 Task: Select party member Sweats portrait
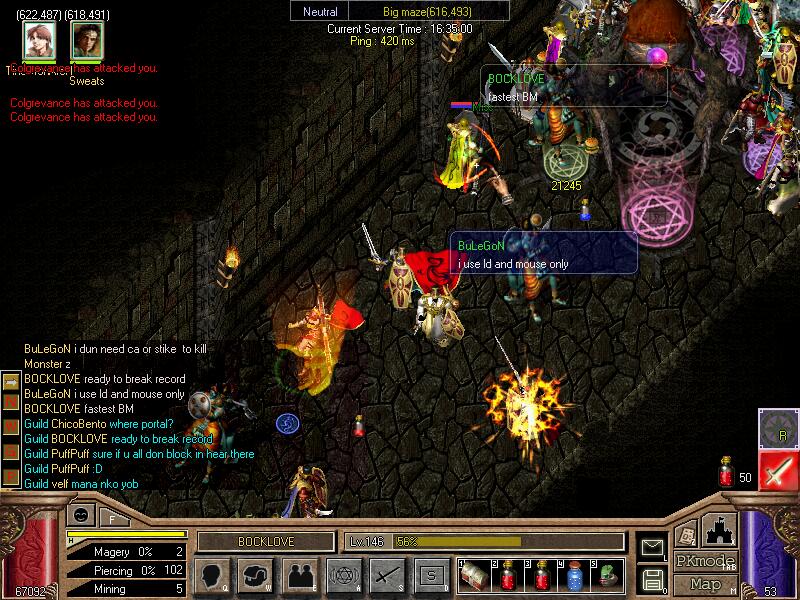(87, 40)
